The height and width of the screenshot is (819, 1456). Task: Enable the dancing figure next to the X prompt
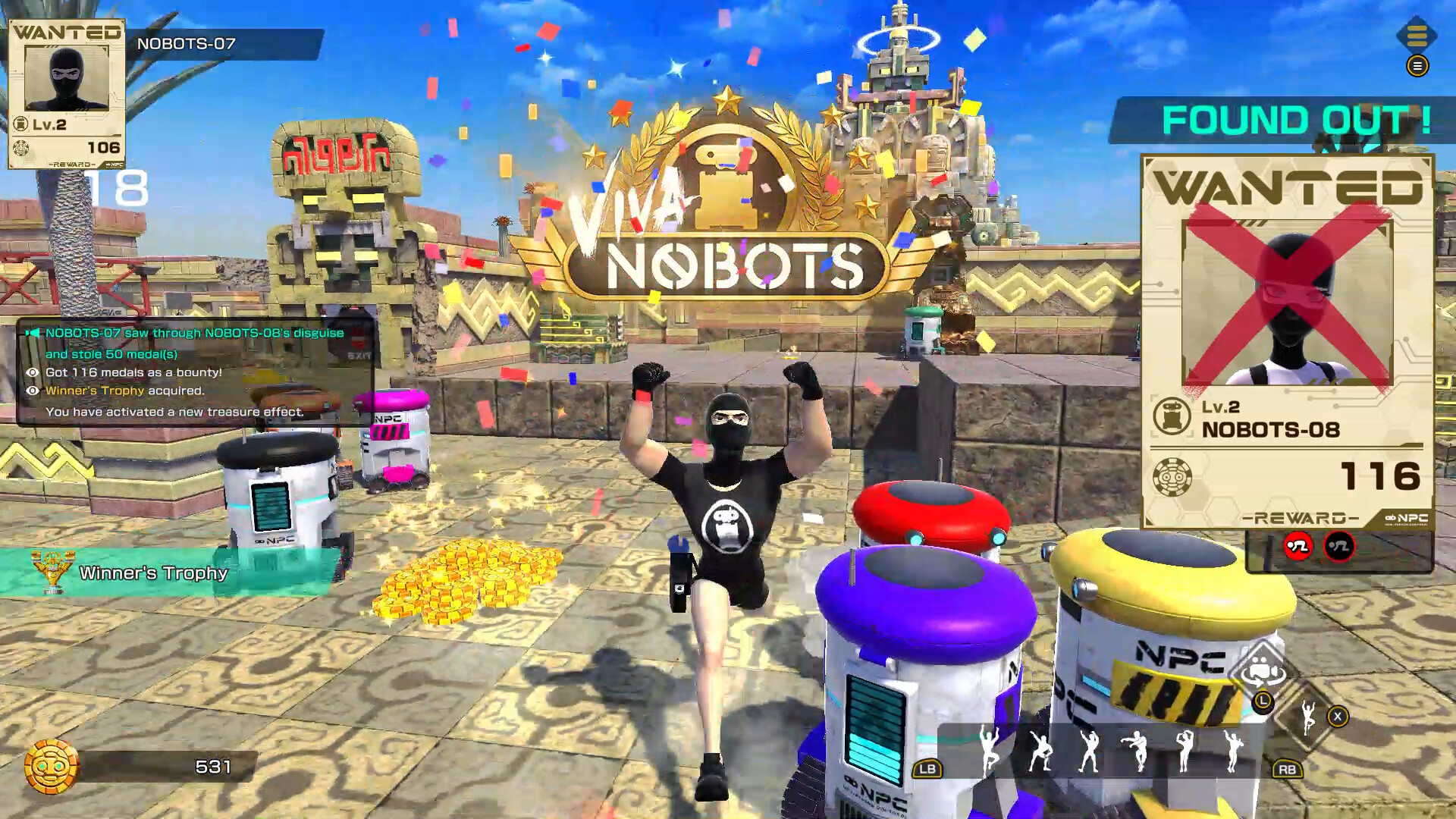(1309, 718)
